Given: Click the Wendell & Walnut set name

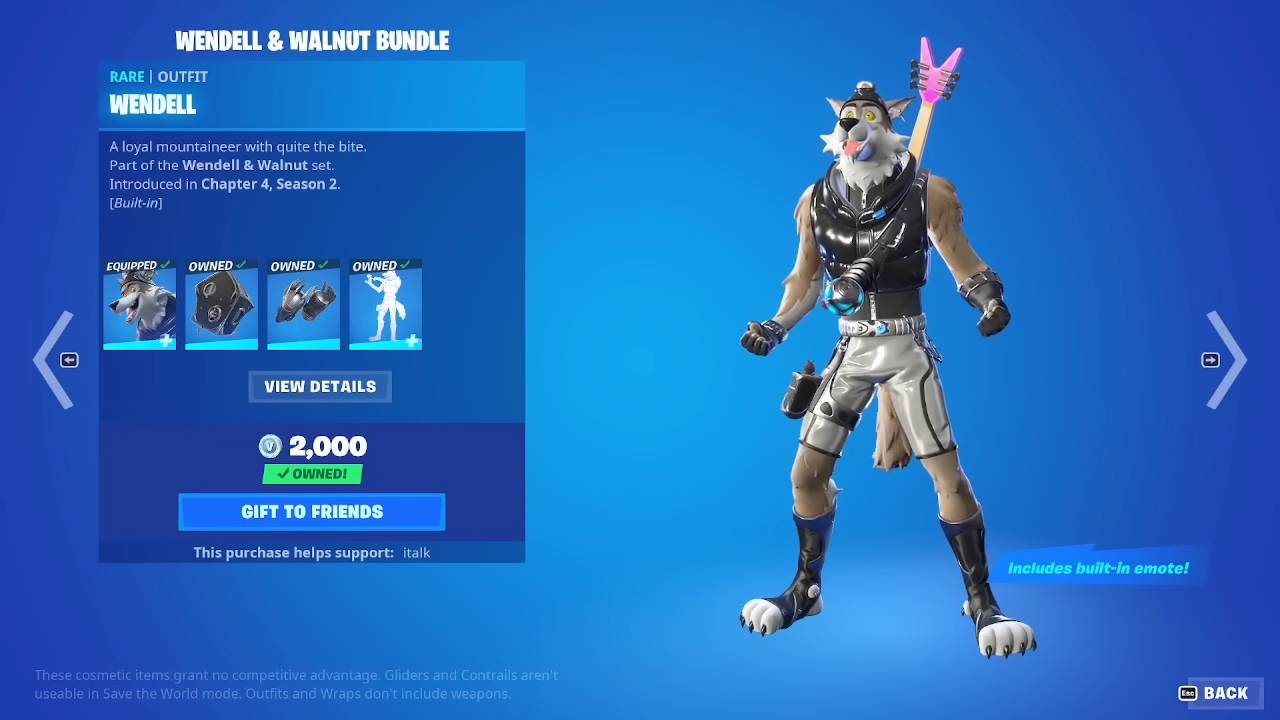Looking at the screenshot, I should pyautogui.click(x=245, y=165).
